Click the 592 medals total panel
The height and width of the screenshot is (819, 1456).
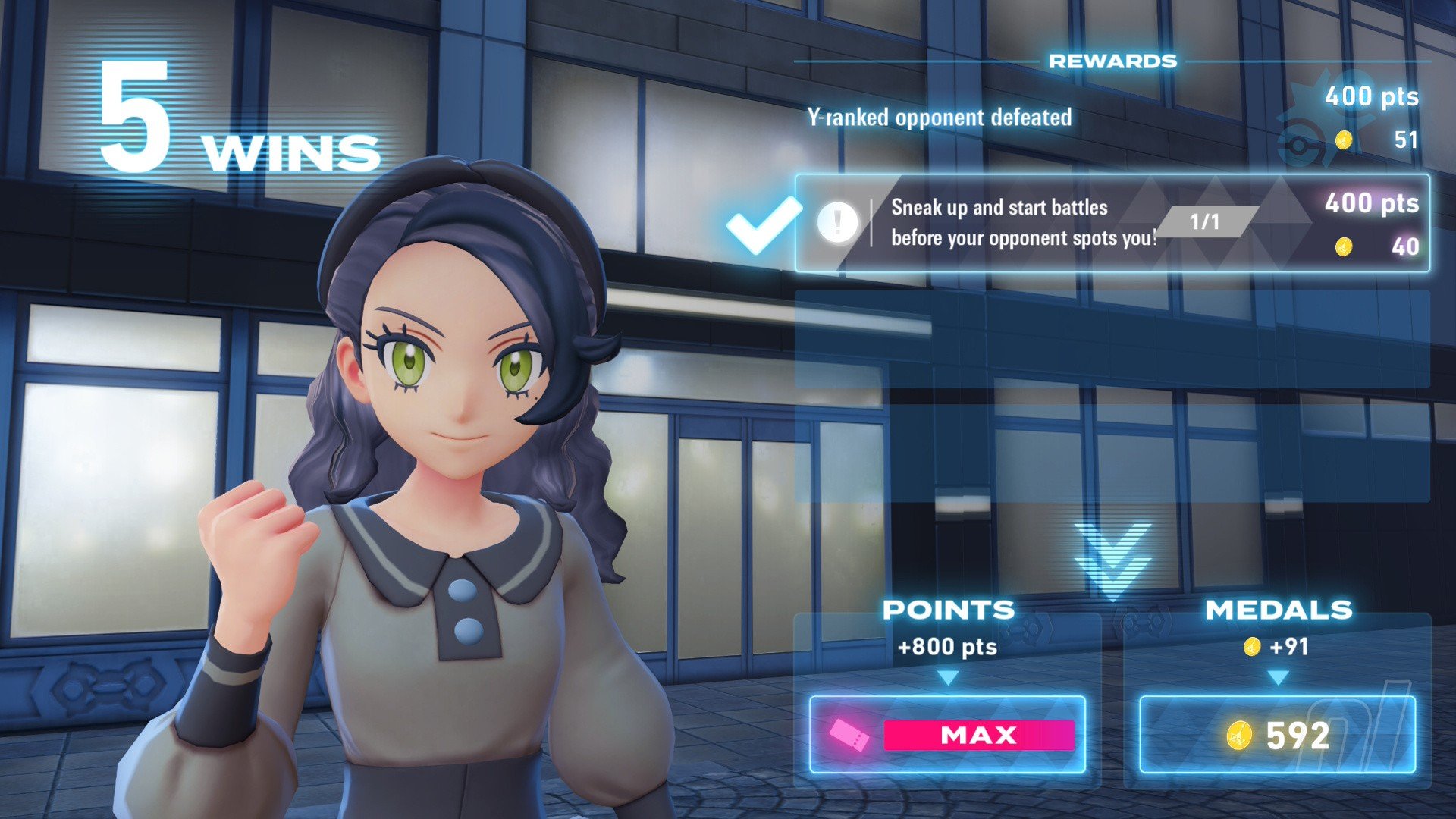pyautogui.click(x=1277, y=734)
